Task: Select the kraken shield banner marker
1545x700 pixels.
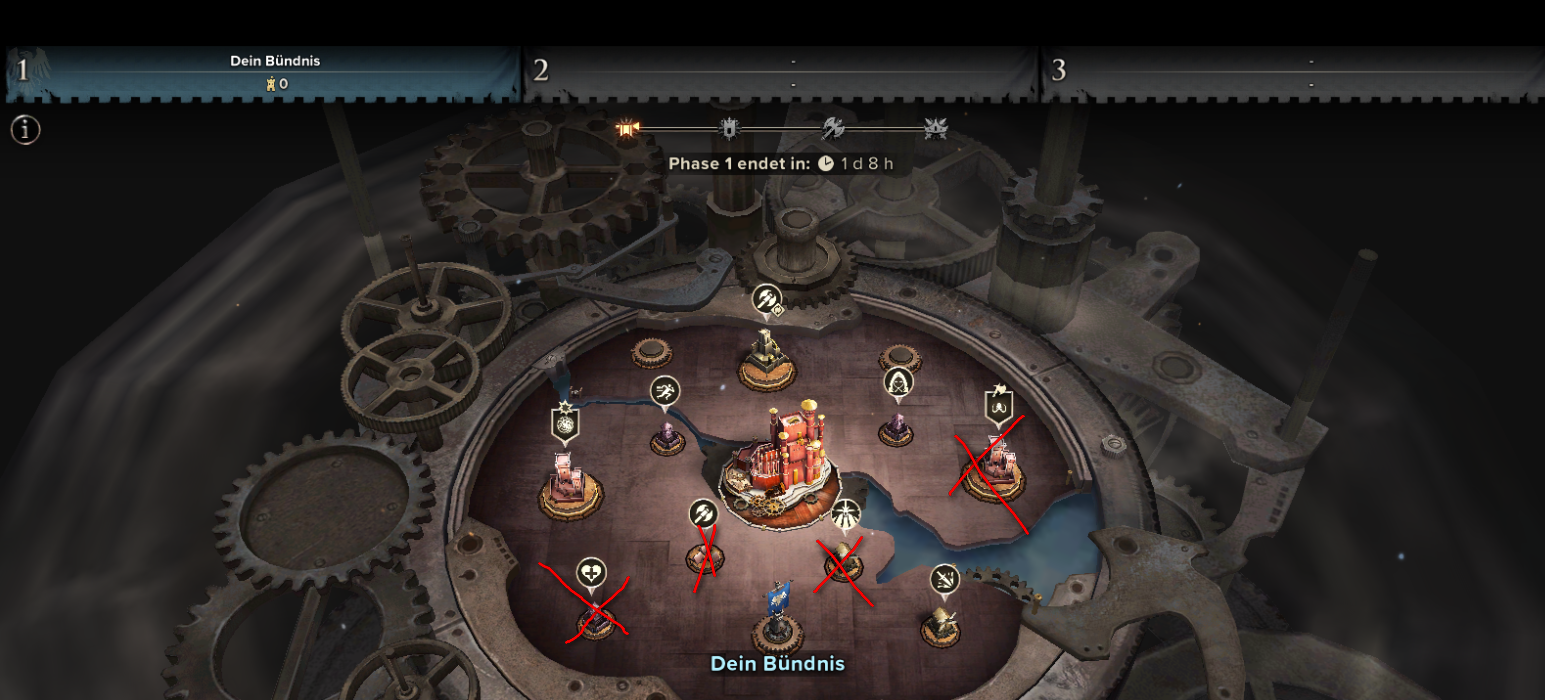Action: coord(999,405)
